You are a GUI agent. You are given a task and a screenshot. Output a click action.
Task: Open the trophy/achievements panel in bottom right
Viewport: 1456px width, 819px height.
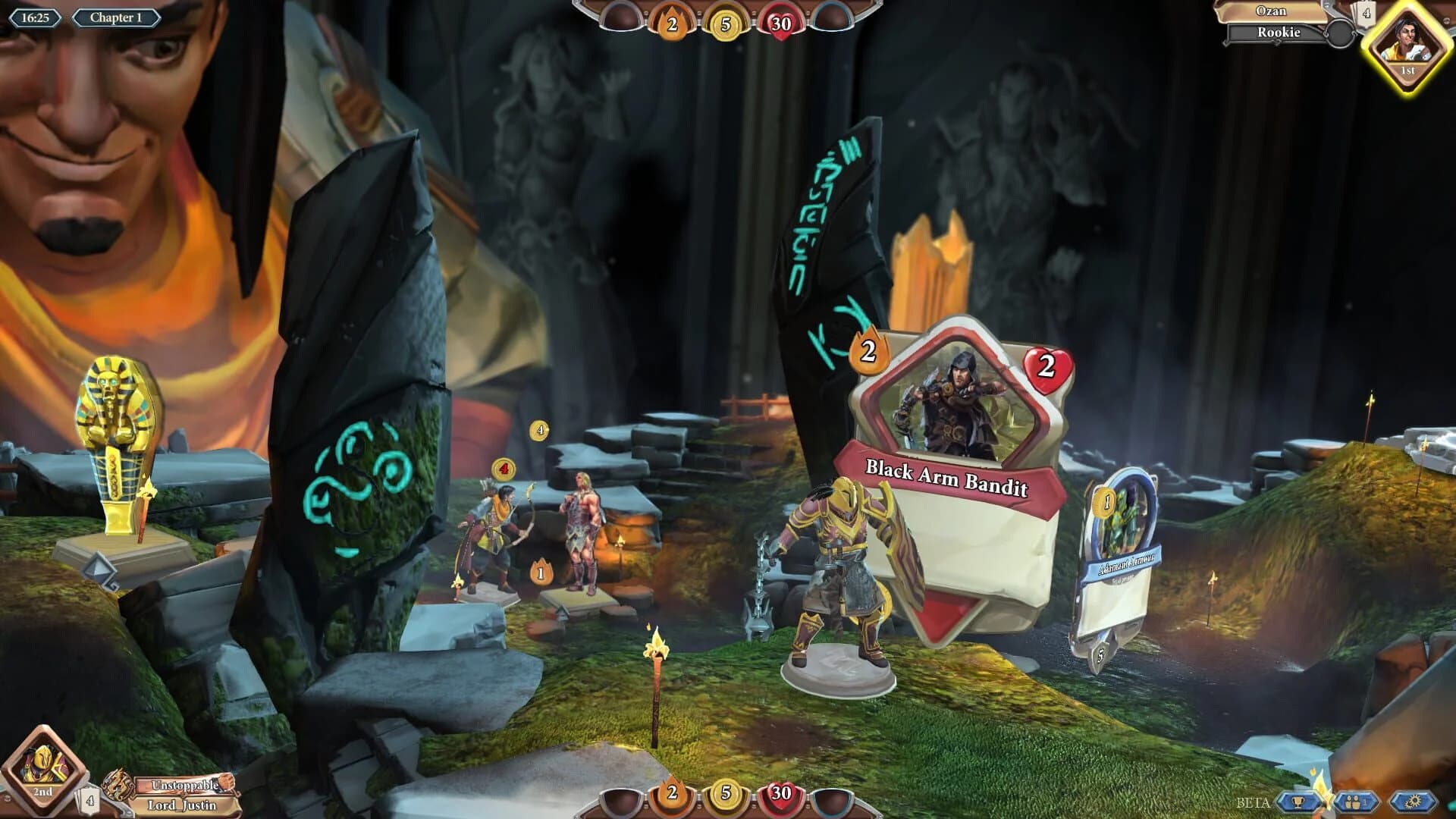coord(1298,800)
